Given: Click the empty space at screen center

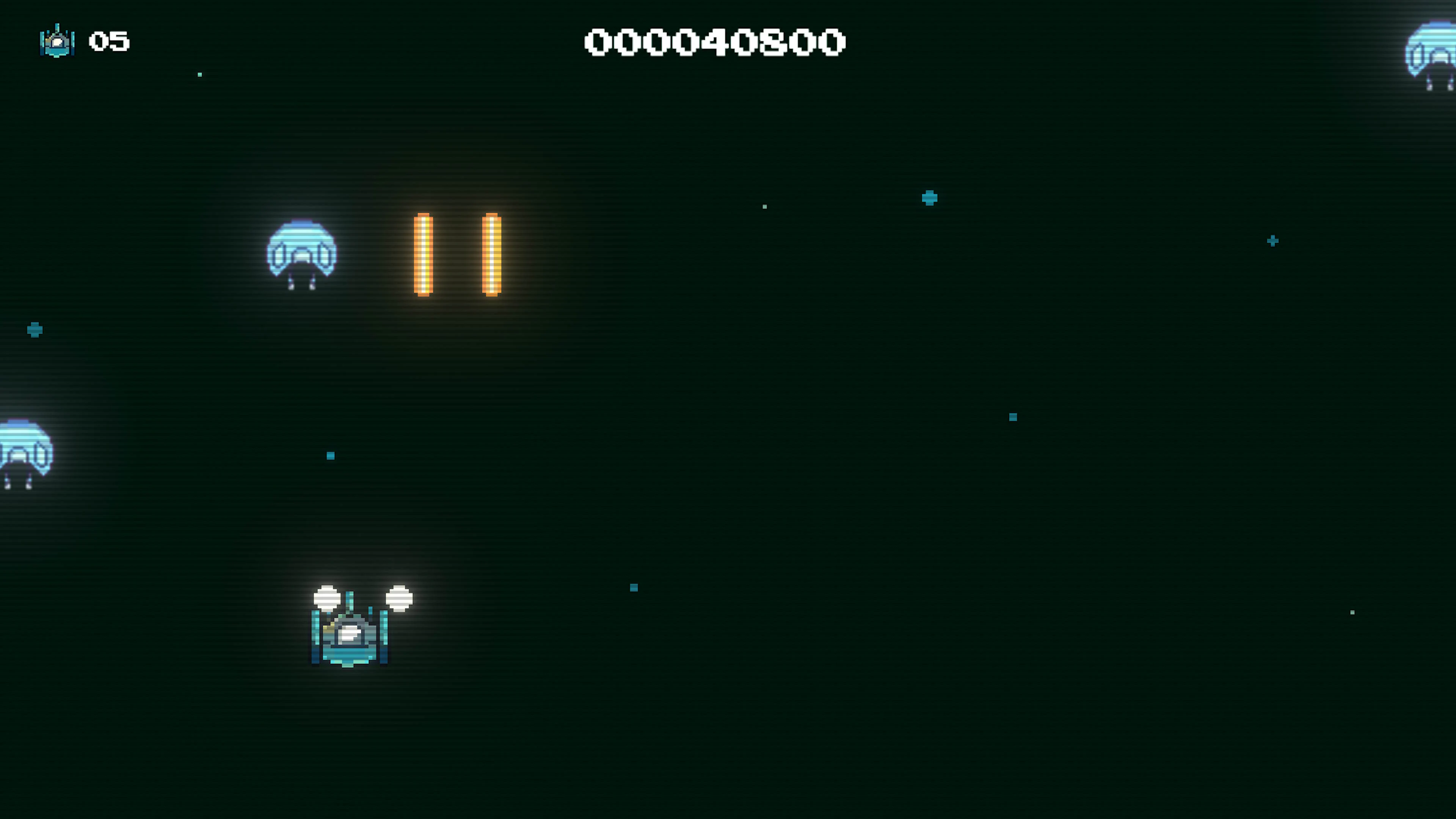Looking at the screenshot, I should (x=728, y=409).
